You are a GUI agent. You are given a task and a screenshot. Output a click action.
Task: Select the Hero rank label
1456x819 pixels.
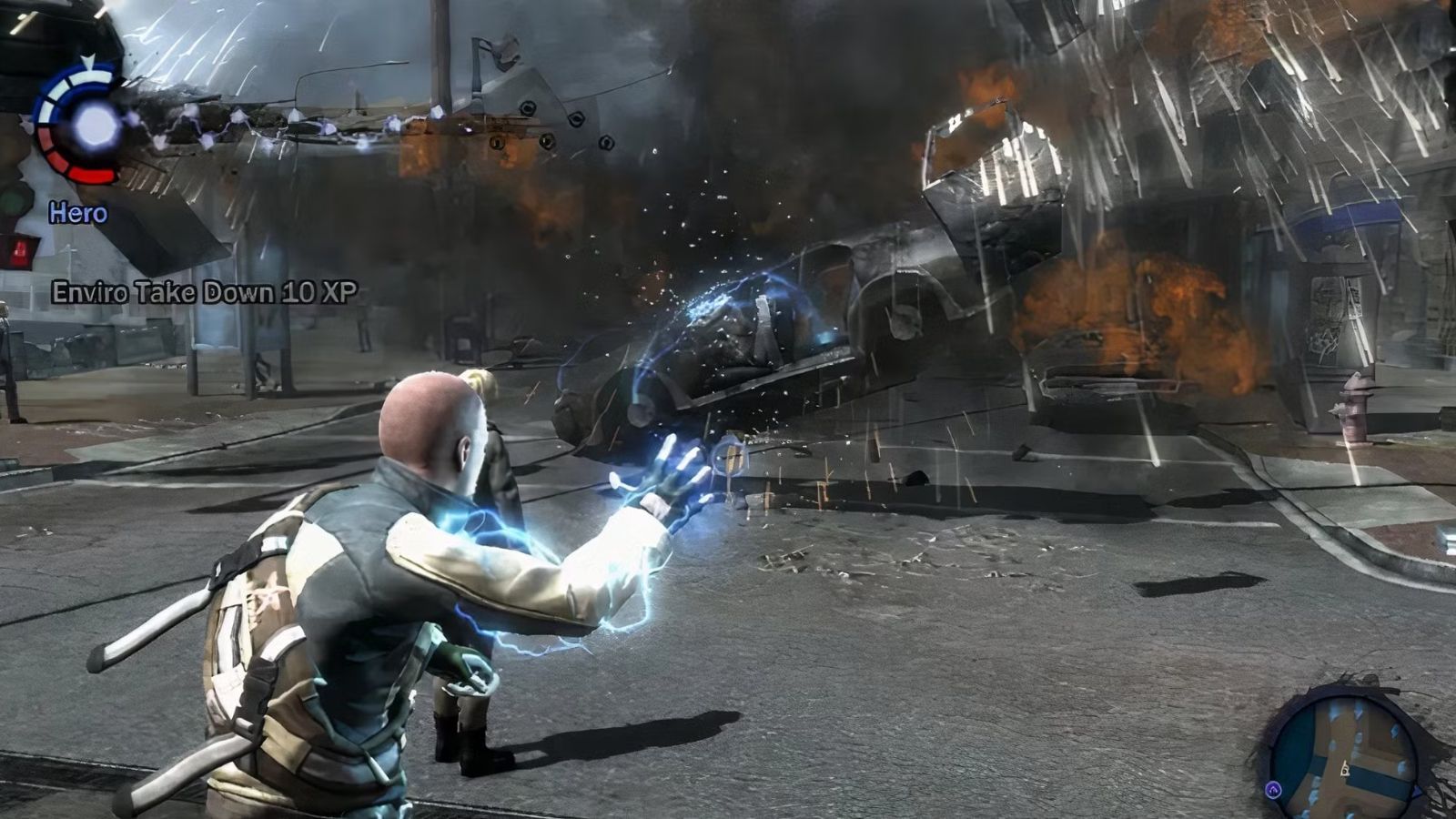[x=78, y=214]
